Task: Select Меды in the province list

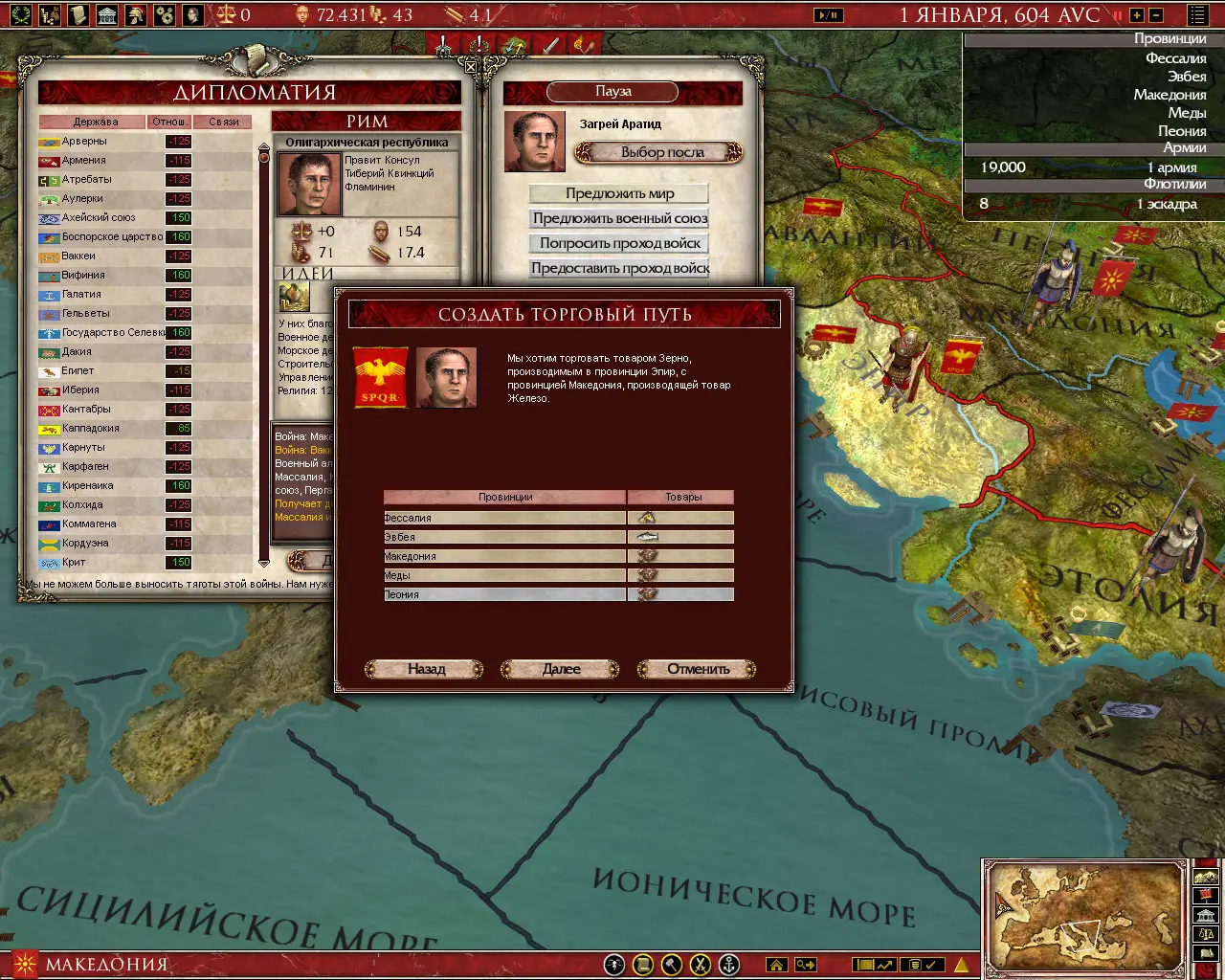Action: (504, 575)
